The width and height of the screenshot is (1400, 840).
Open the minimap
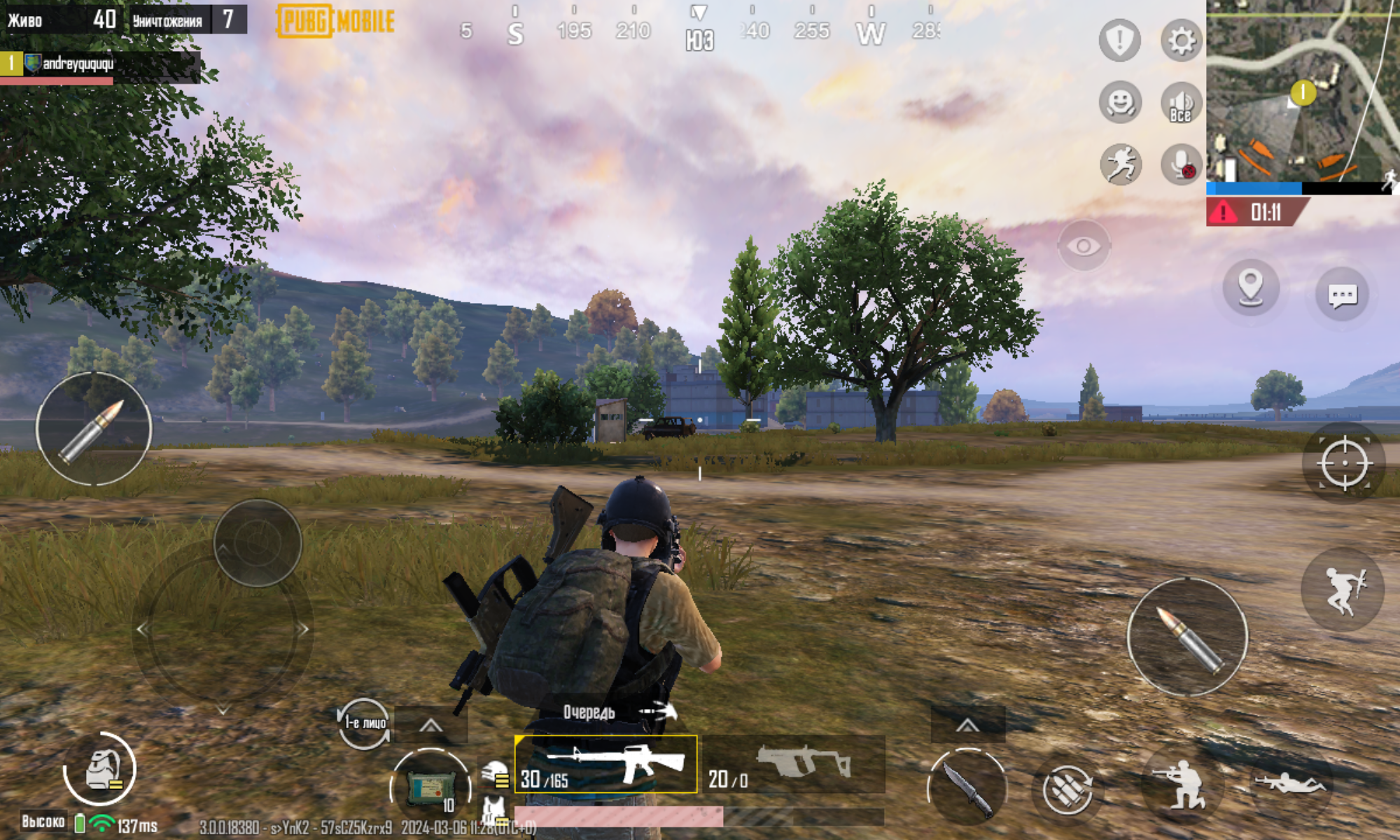coord(1302,91)
